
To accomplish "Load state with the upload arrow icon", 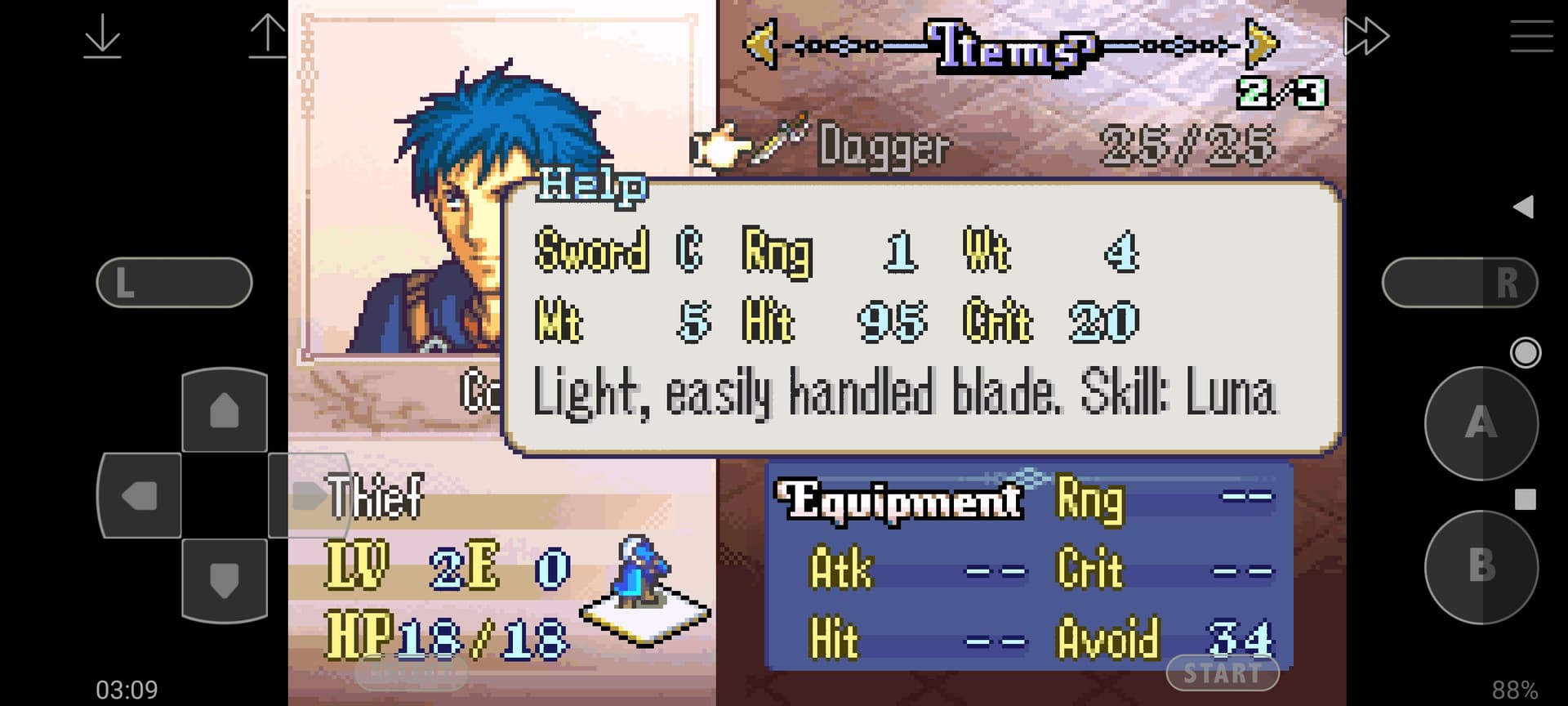I will coord(267,38).
